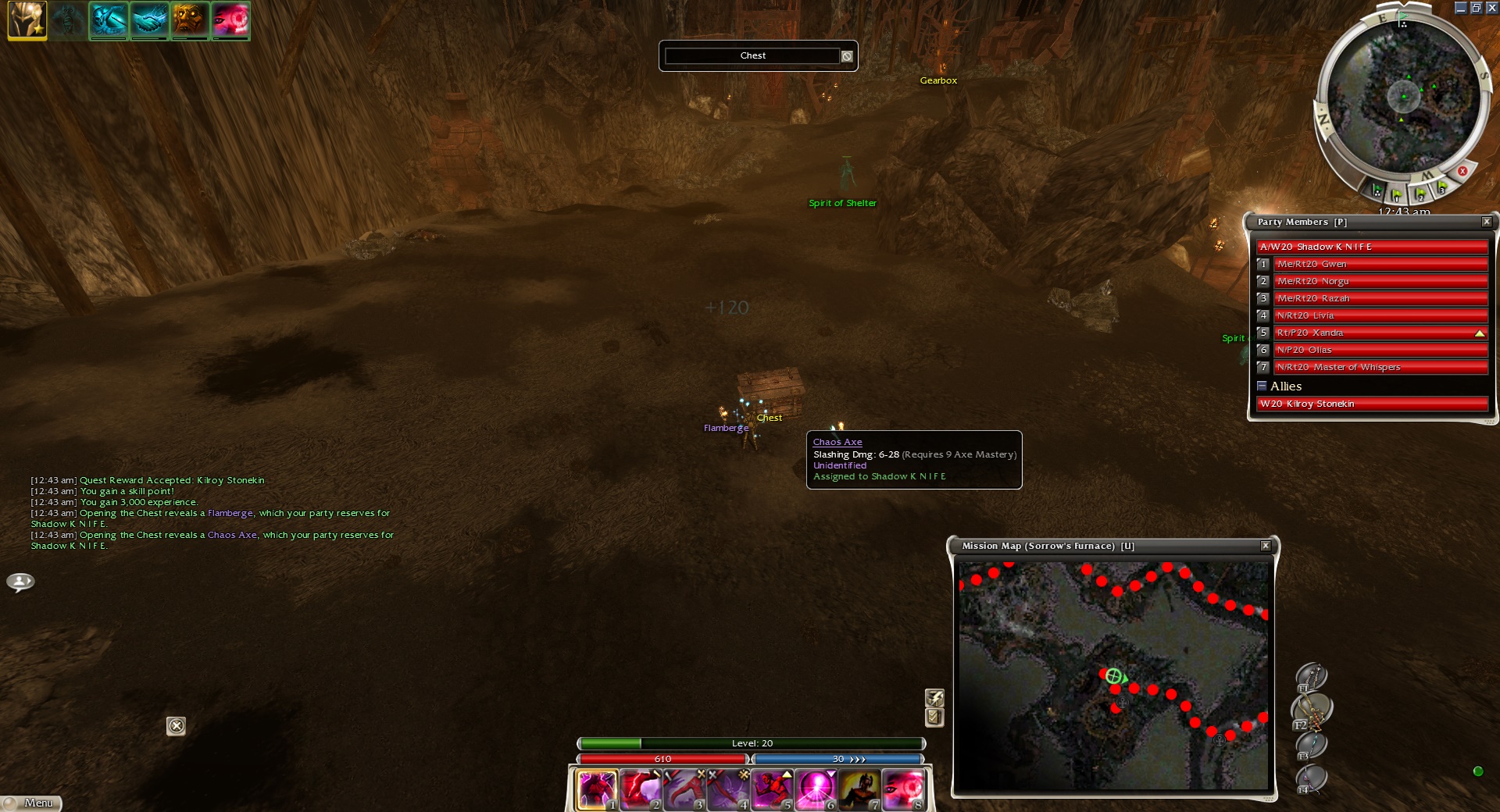This screenshot has width=1500, height=812.
Task: Select party member Me/Rt20 Razah
Action: click(1380, 298)
